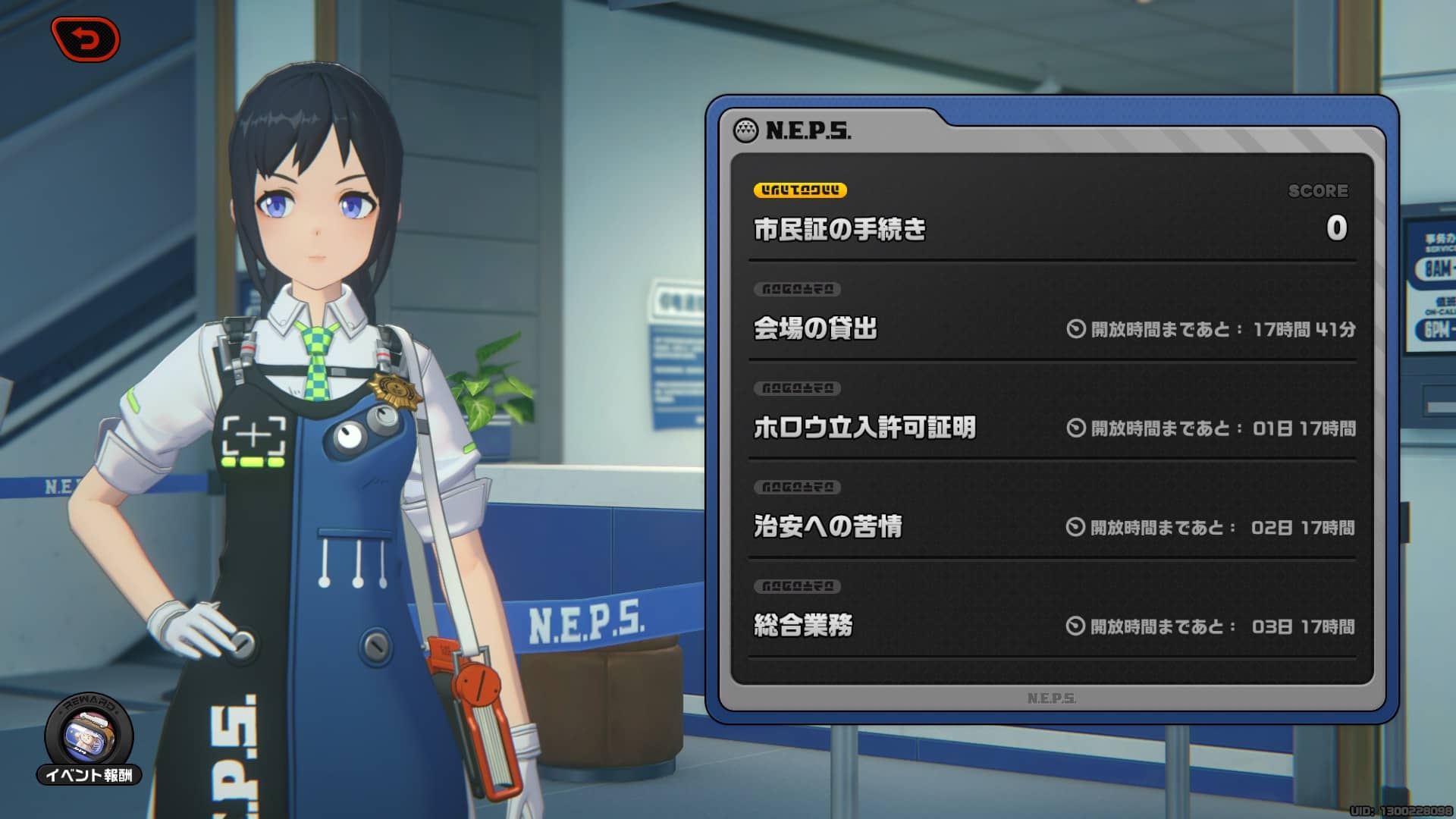Click the clock icon beside 会場の貸出

(1076, 330)
